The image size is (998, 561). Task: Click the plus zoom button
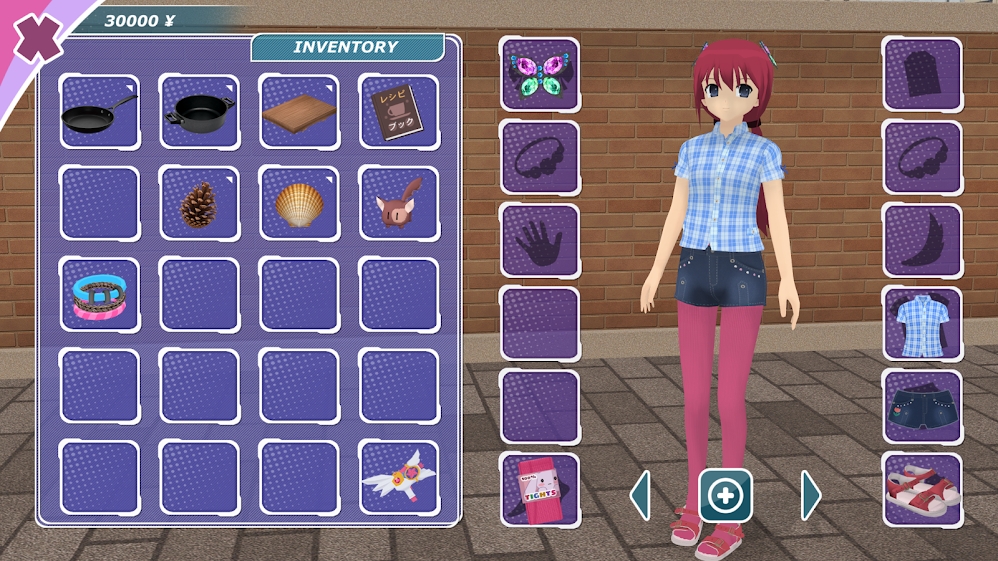(x=725, y=495)
